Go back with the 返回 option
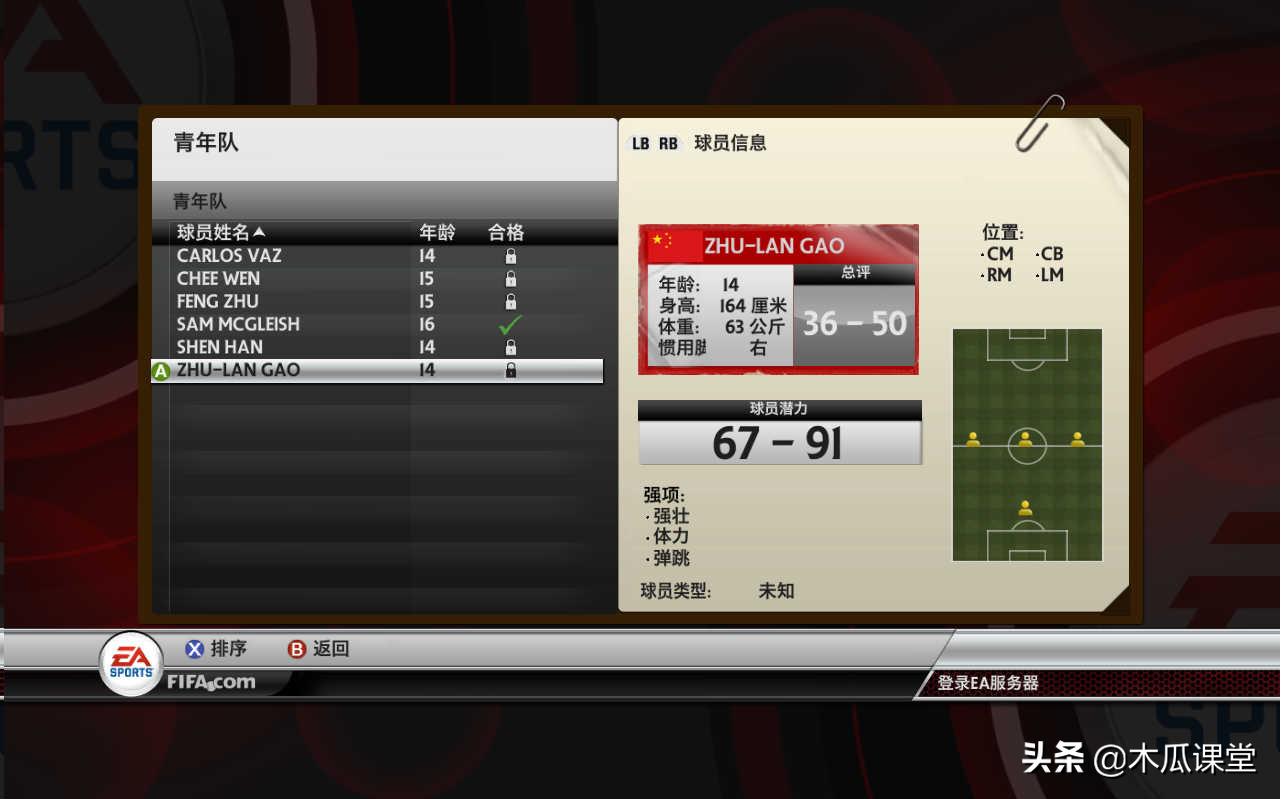 tap(320, 649)
